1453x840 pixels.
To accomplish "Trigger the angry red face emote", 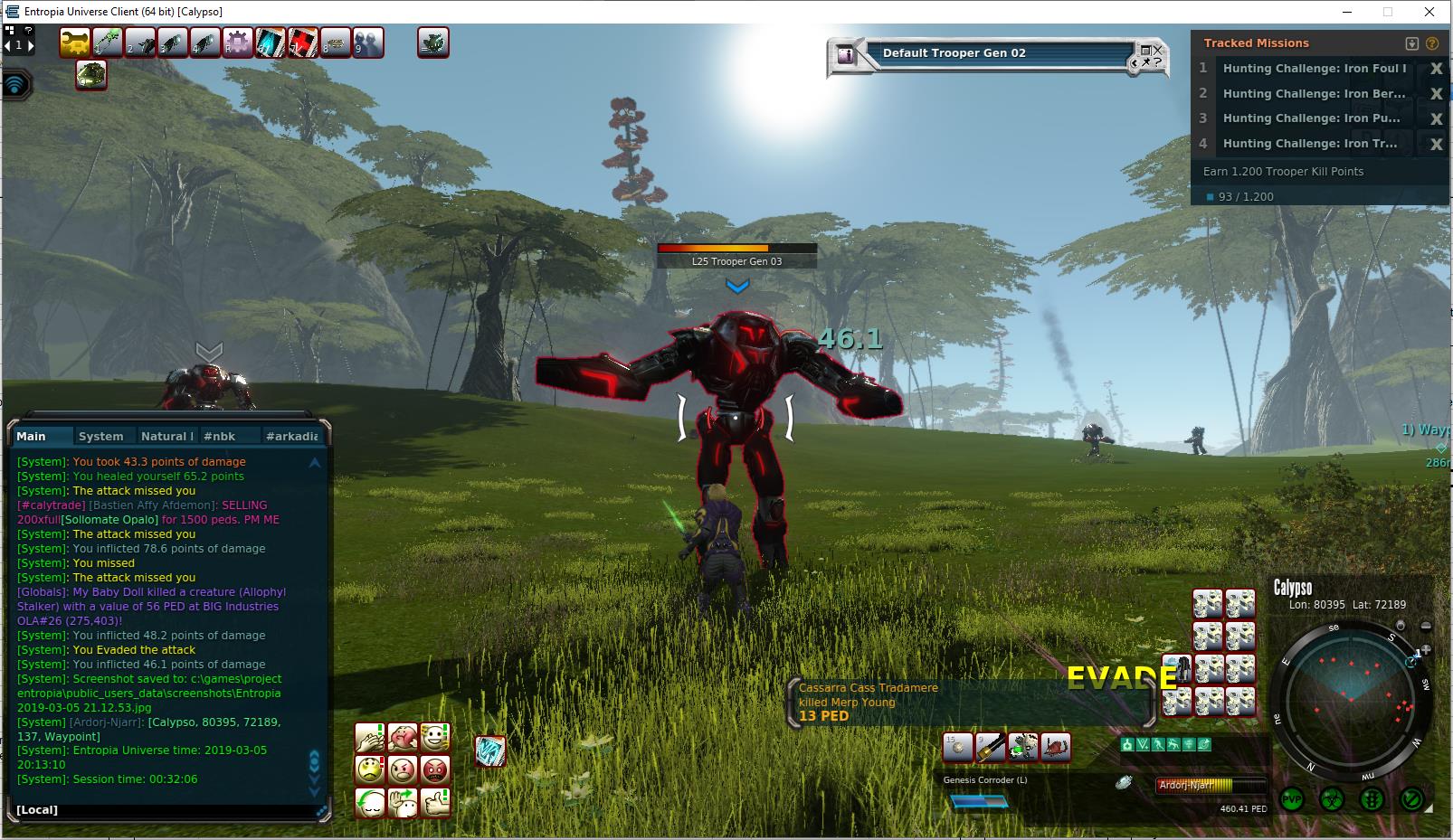I will tap(435, 769).
